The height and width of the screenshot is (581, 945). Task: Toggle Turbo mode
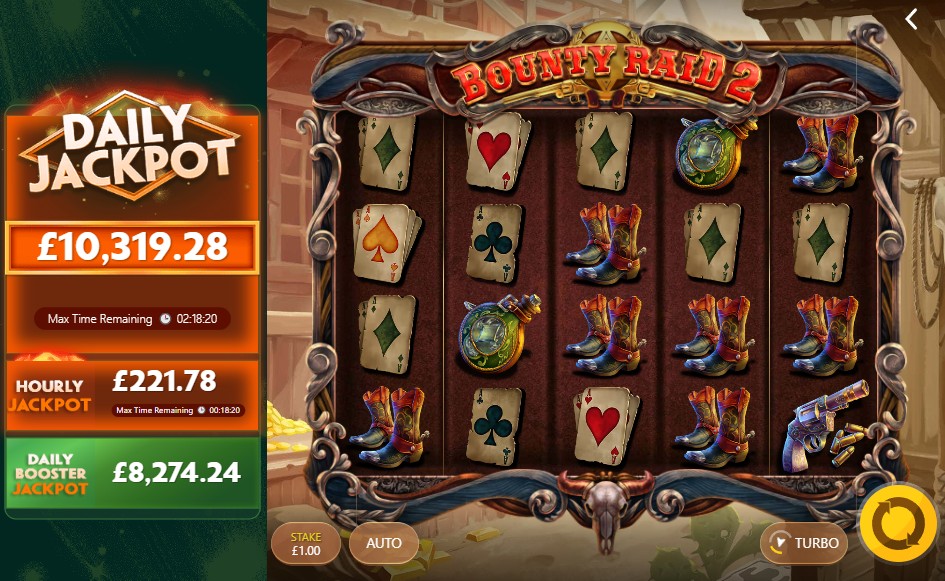click(x=804, y=544)
